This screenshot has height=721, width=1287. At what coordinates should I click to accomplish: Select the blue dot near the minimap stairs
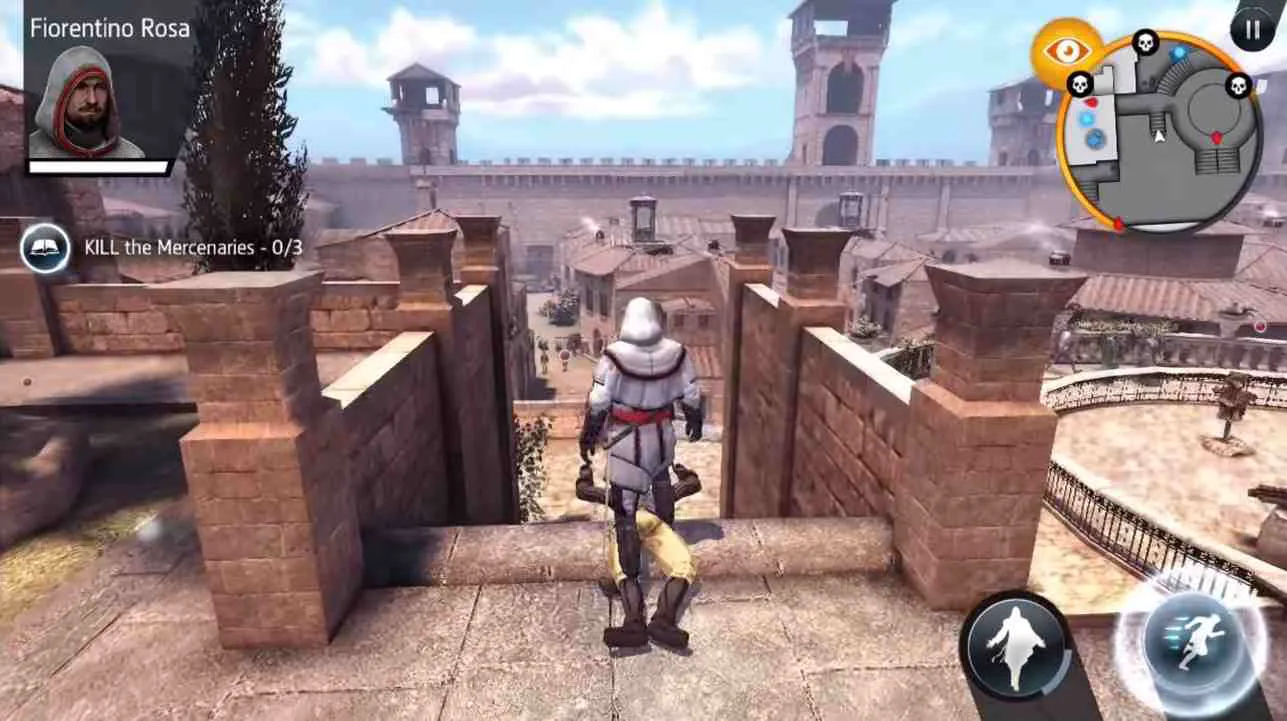tap(1177, 53)
